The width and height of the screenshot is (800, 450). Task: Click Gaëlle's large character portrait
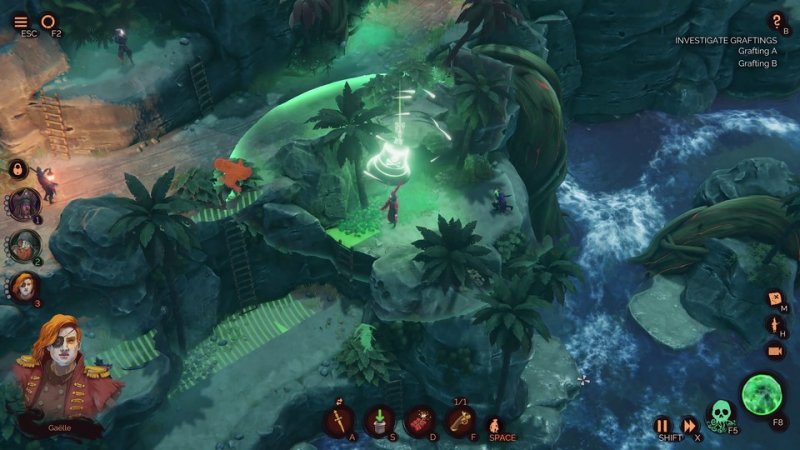(63, 375)
